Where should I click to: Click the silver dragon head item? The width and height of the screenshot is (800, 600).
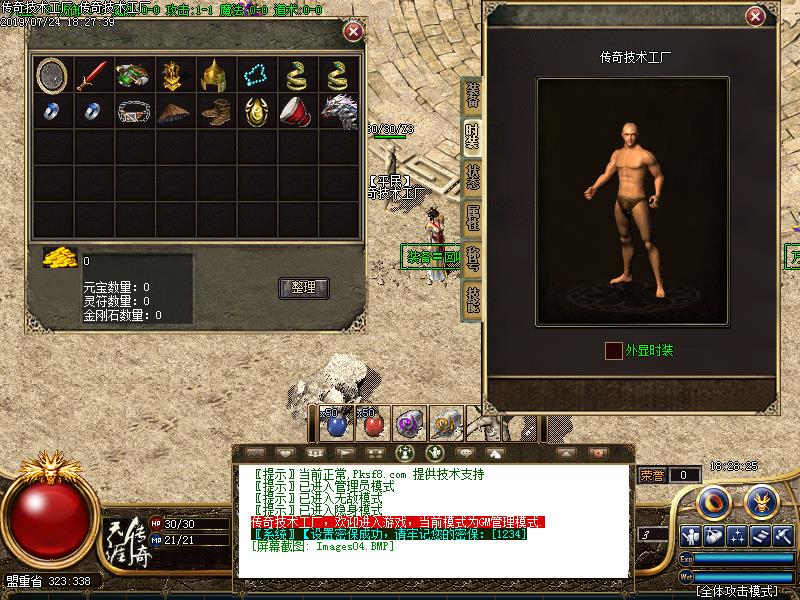pyautogui.click(x=338, y=111)
